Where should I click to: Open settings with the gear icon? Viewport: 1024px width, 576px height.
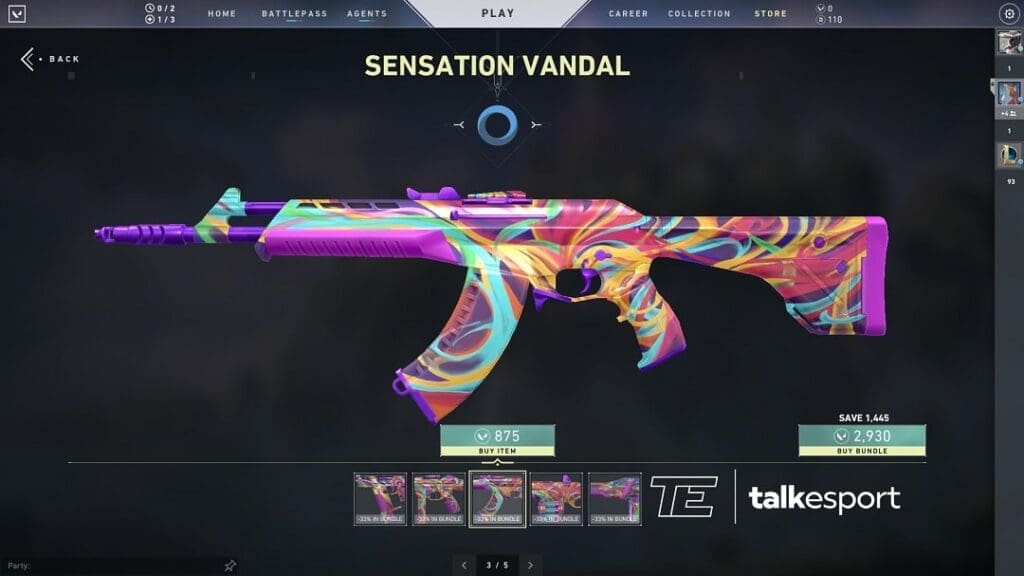coord(1008,14)
